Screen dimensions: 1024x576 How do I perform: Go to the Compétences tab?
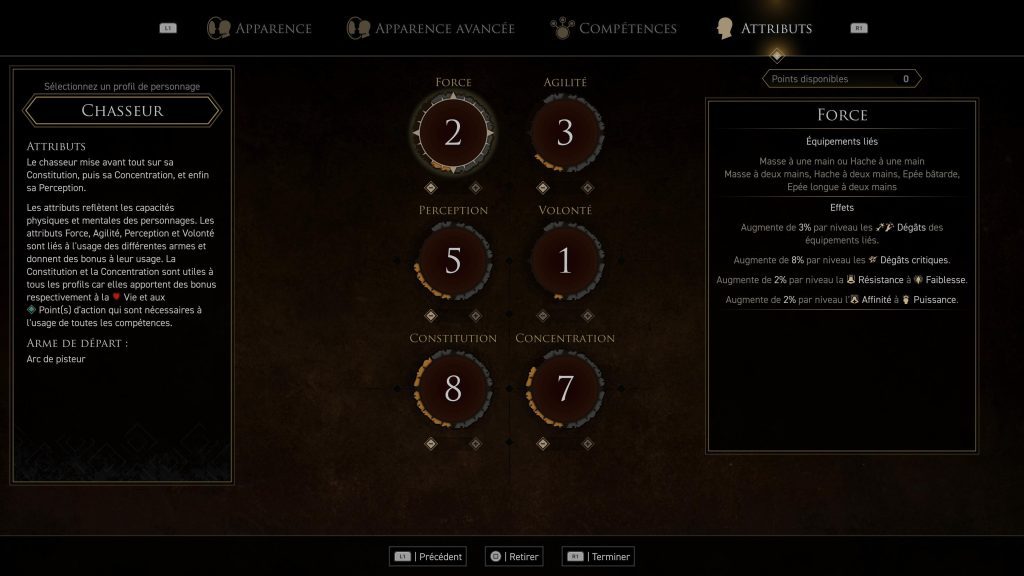[x=615, y=28]
